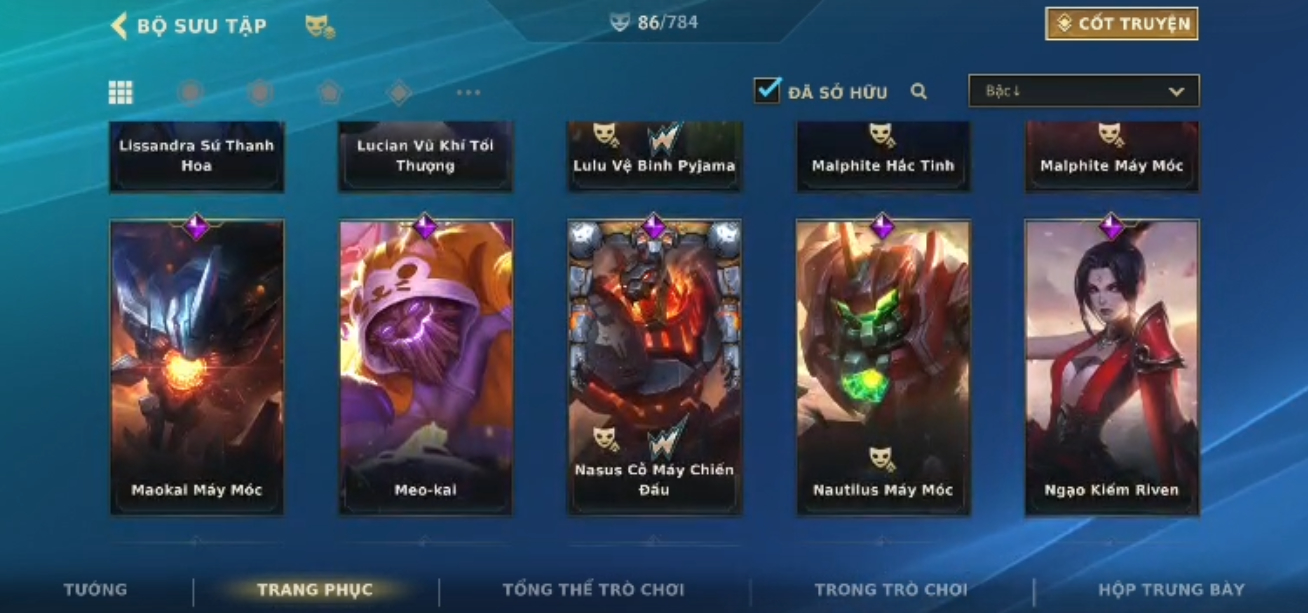Toggle the Đã Sở Hữu checkbox

(x=767, y=91)
